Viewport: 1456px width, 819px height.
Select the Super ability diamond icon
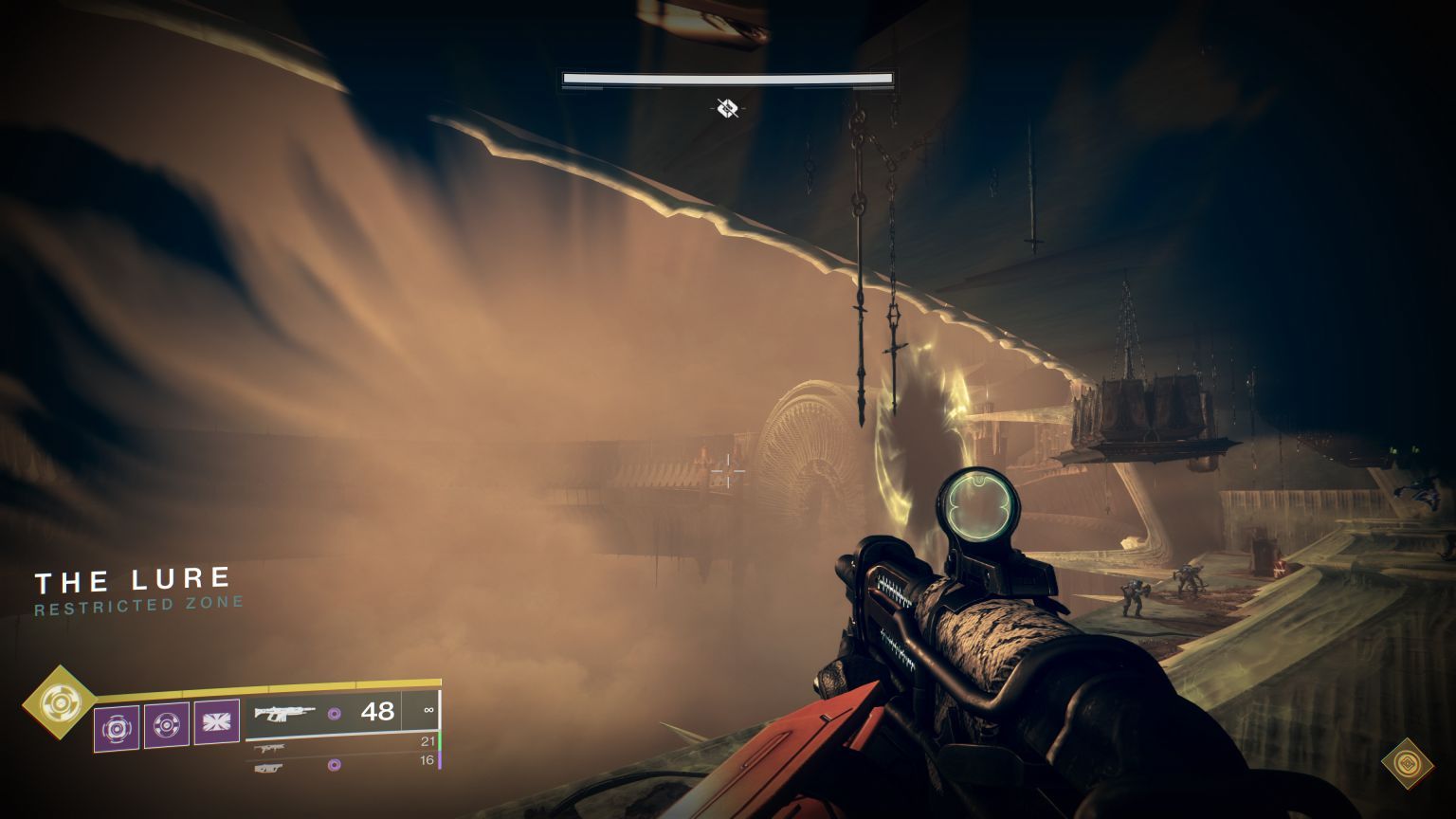click(59, 701)
